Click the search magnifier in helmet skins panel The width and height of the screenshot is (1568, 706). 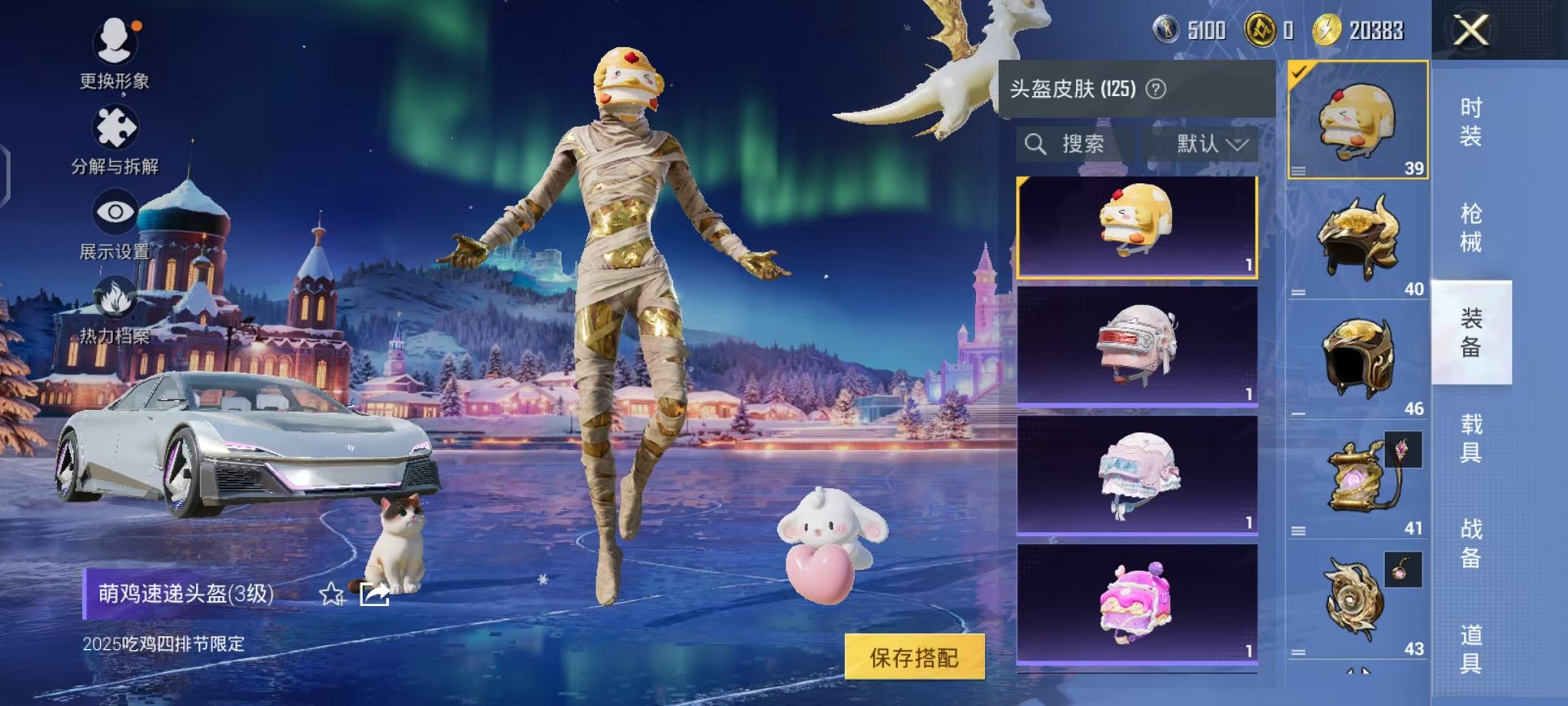pyautogui.click(x=1035, y=144)
